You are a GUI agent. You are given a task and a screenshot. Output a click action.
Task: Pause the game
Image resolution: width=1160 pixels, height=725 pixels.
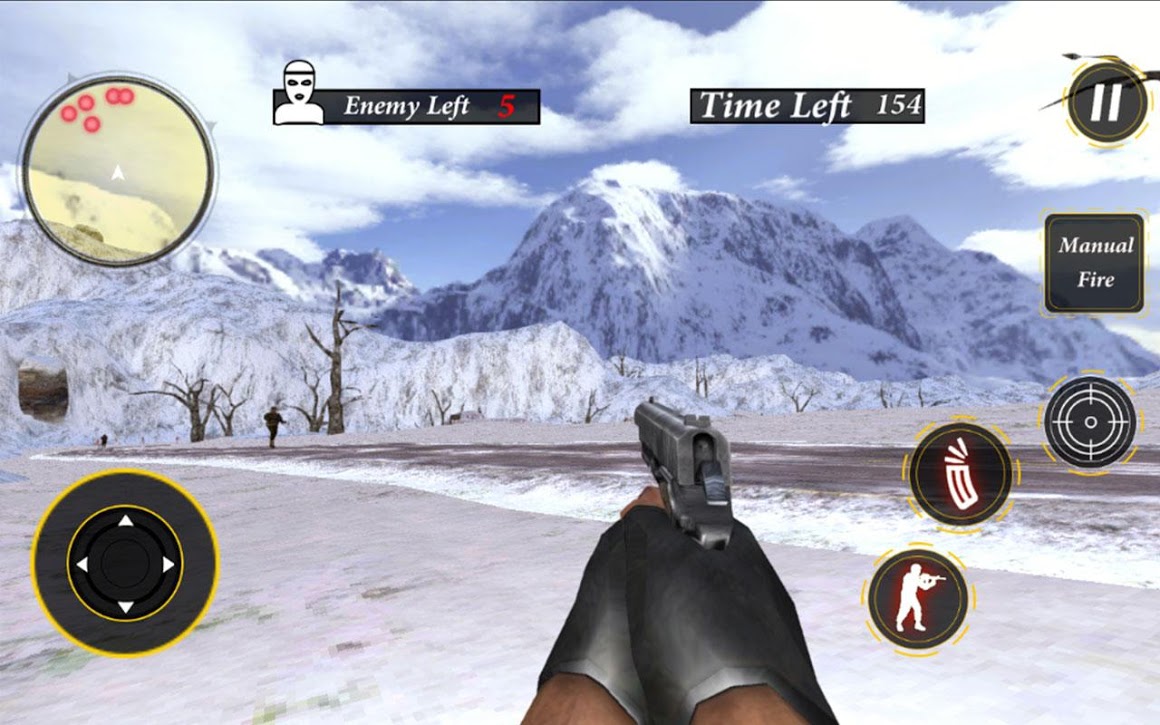[1106, 103]
